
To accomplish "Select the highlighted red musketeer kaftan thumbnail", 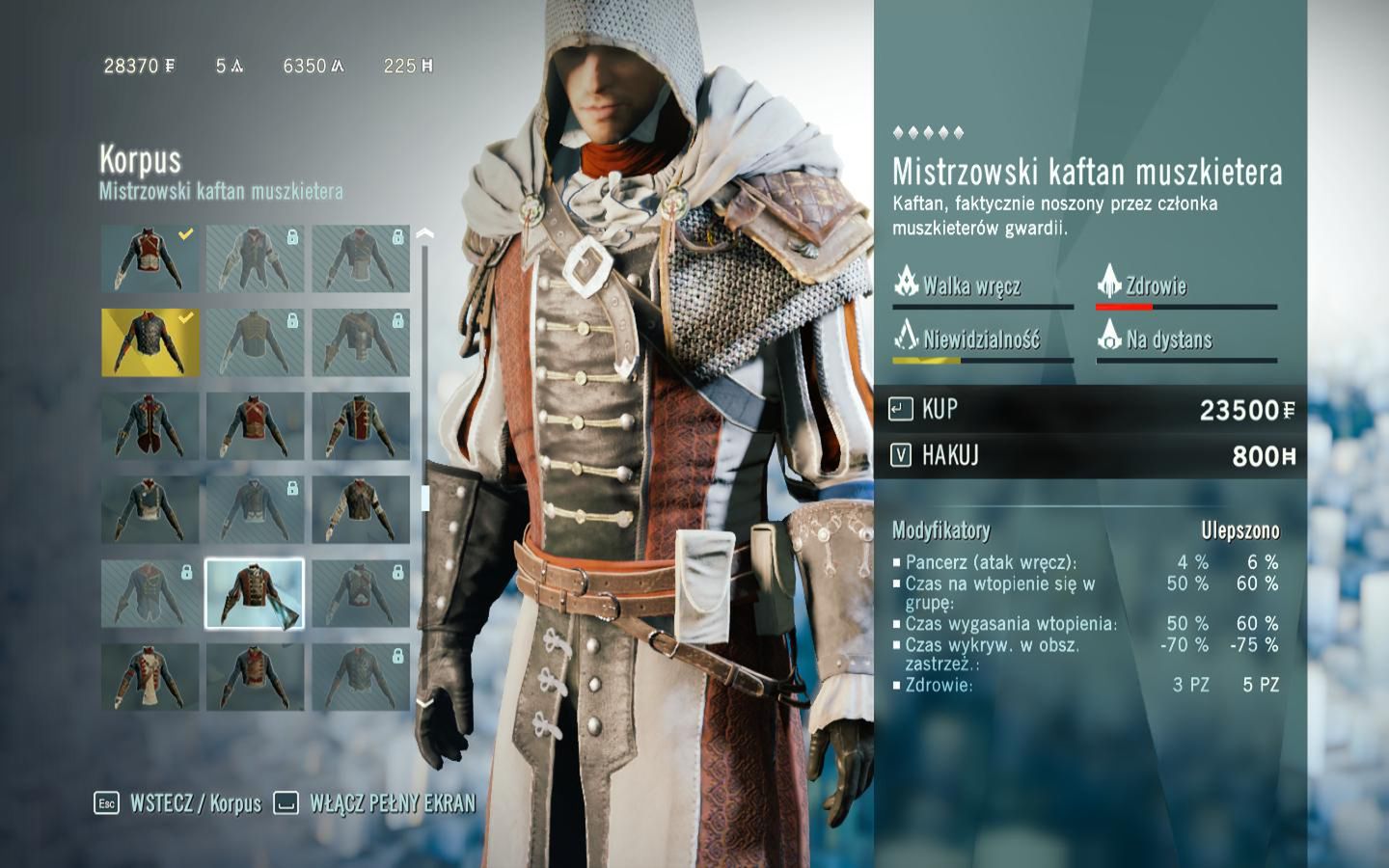I will tap(254, 592).
